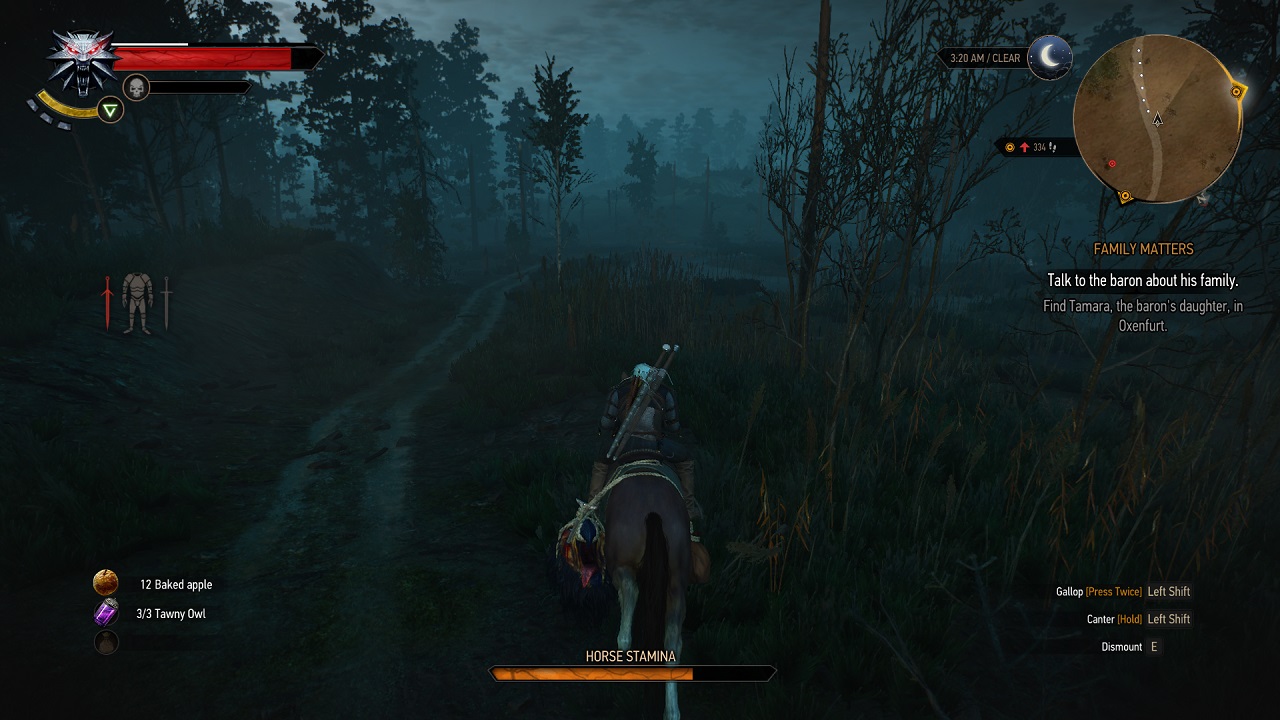The image size is (1280, 720).
Task: Click the HORSE STAMINA bar
Action: (631, 674)
